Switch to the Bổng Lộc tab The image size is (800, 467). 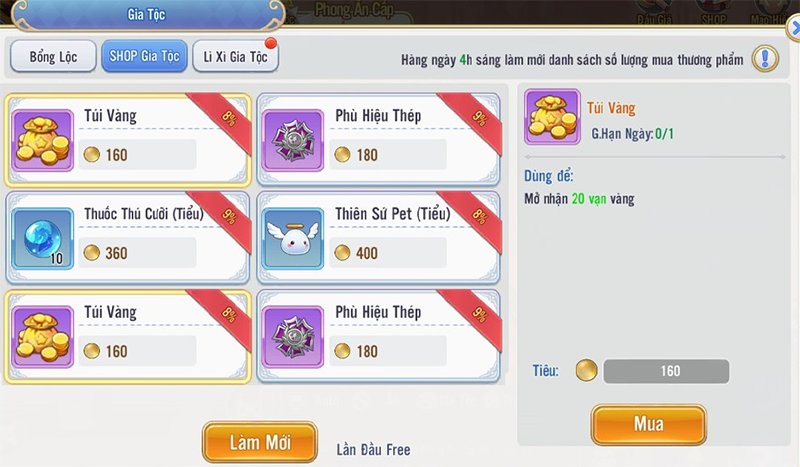(52, 57)
